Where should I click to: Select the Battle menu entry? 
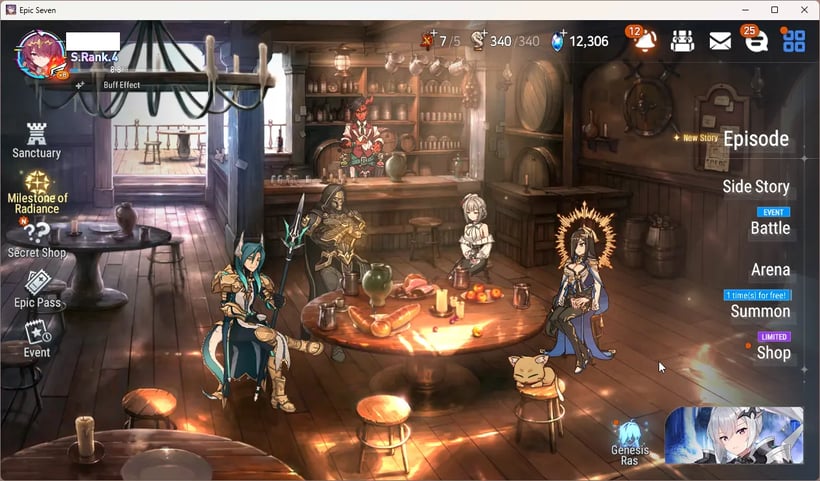[770, 227]
